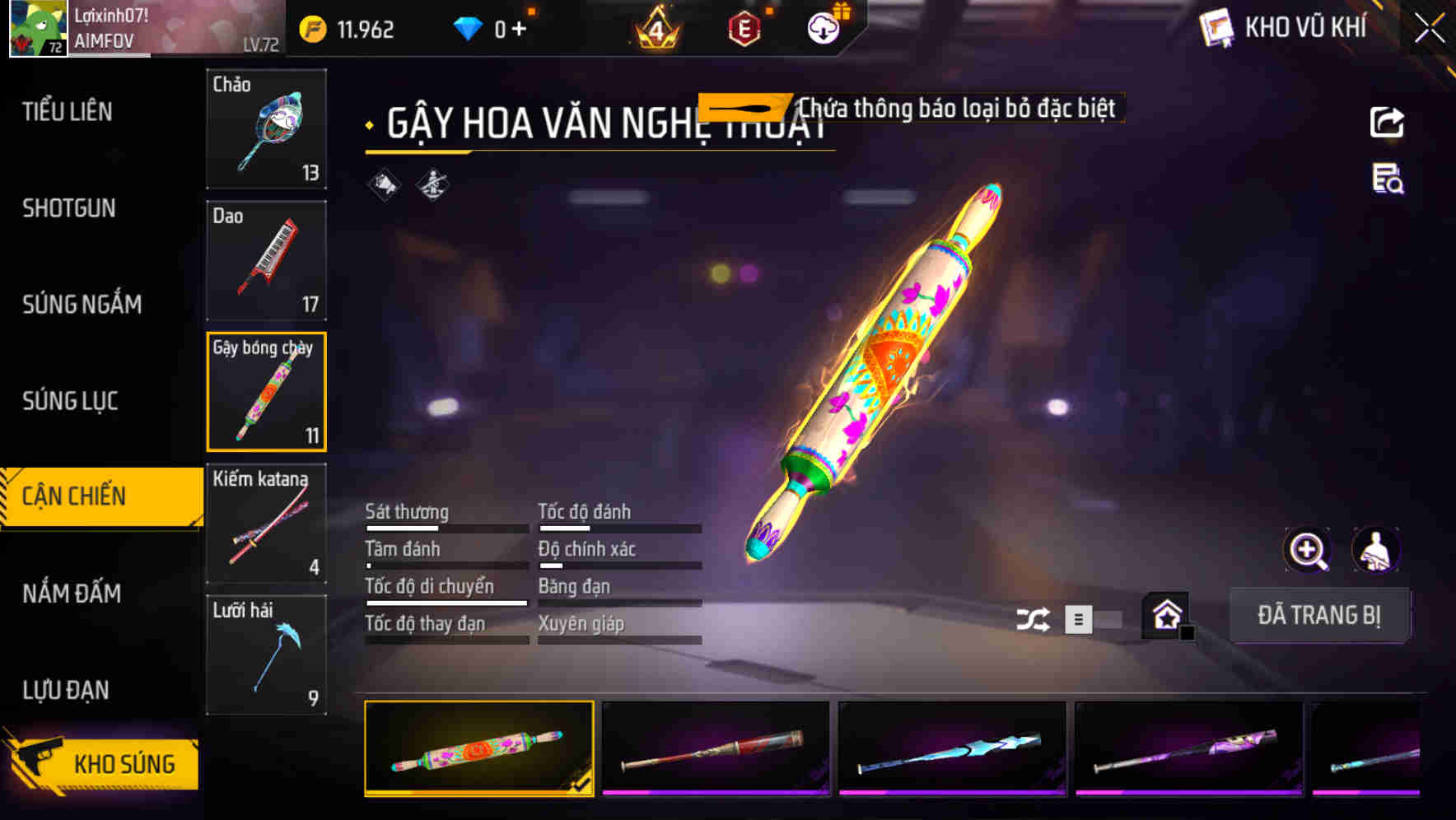Choose the Lưỡi hái weapon thumbnail

click(x=265, y=655)
